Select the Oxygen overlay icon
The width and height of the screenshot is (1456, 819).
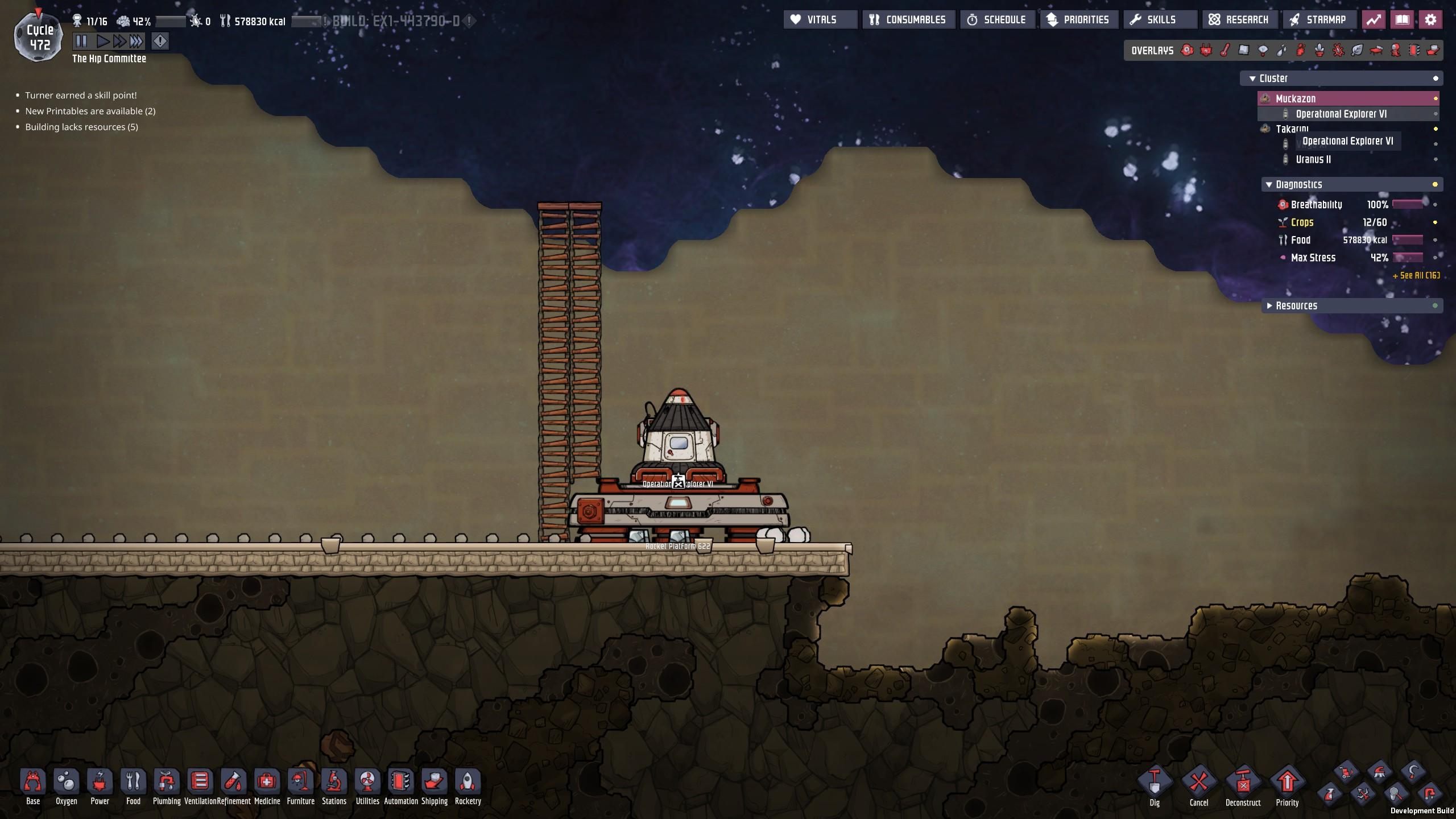pyautogui.click(x=1187, y=51)
